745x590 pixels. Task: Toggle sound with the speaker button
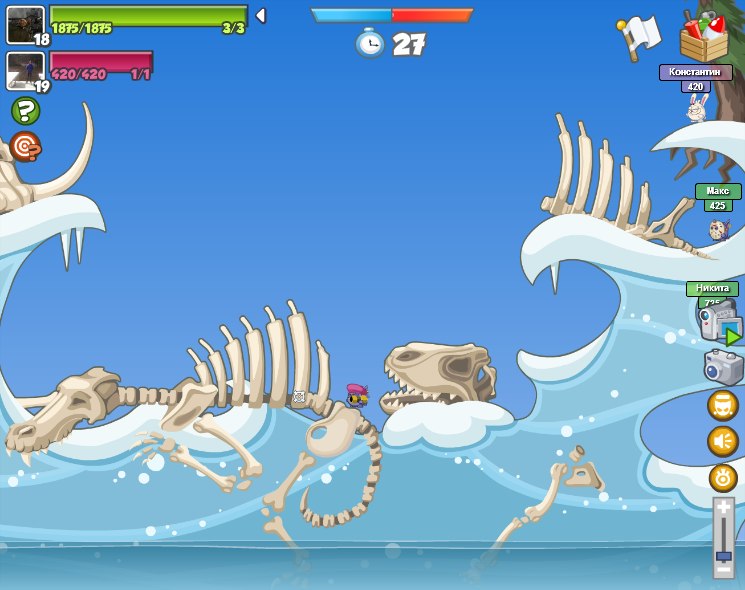[723, 441]
